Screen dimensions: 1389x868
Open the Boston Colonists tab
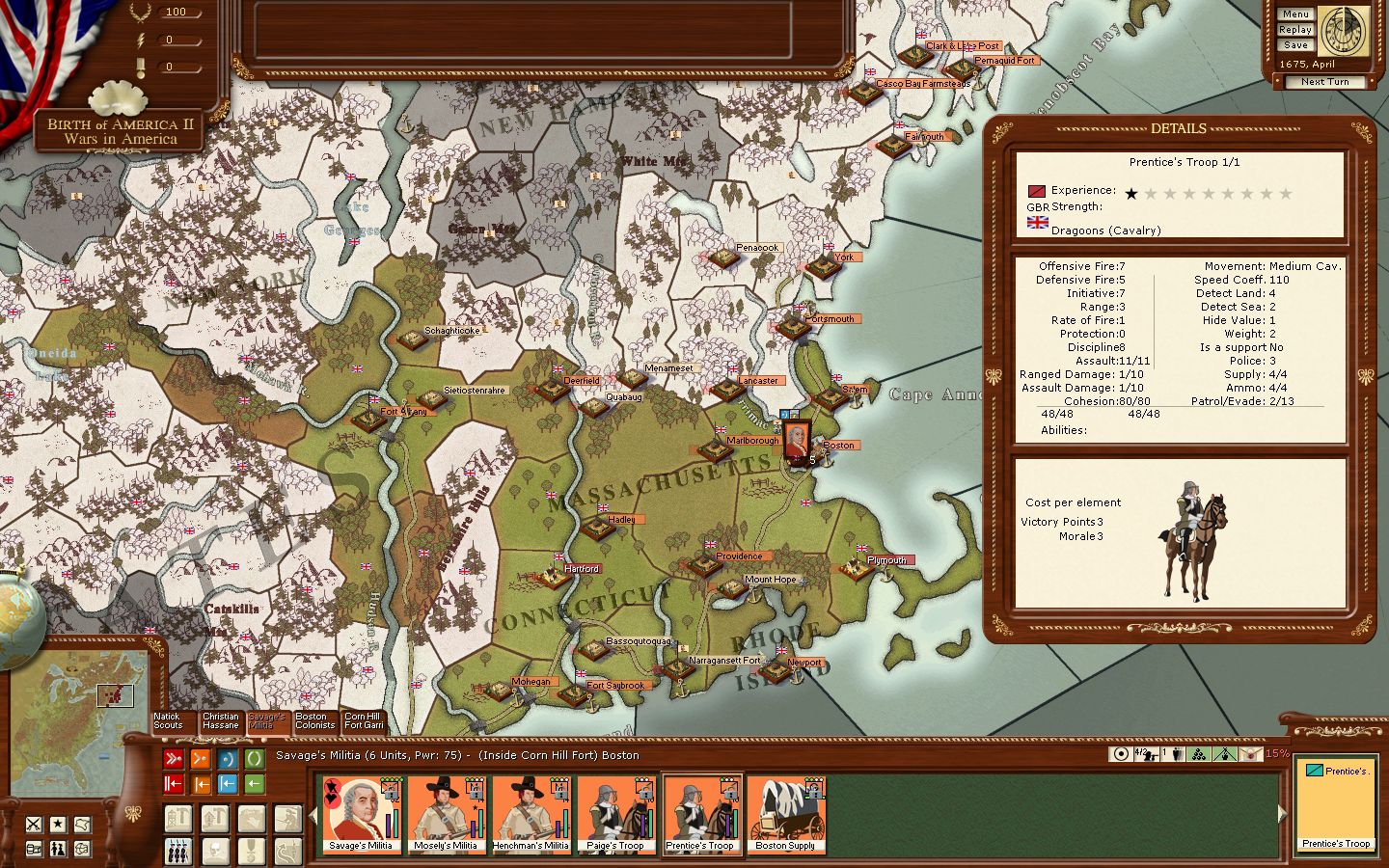coord(315,721)
